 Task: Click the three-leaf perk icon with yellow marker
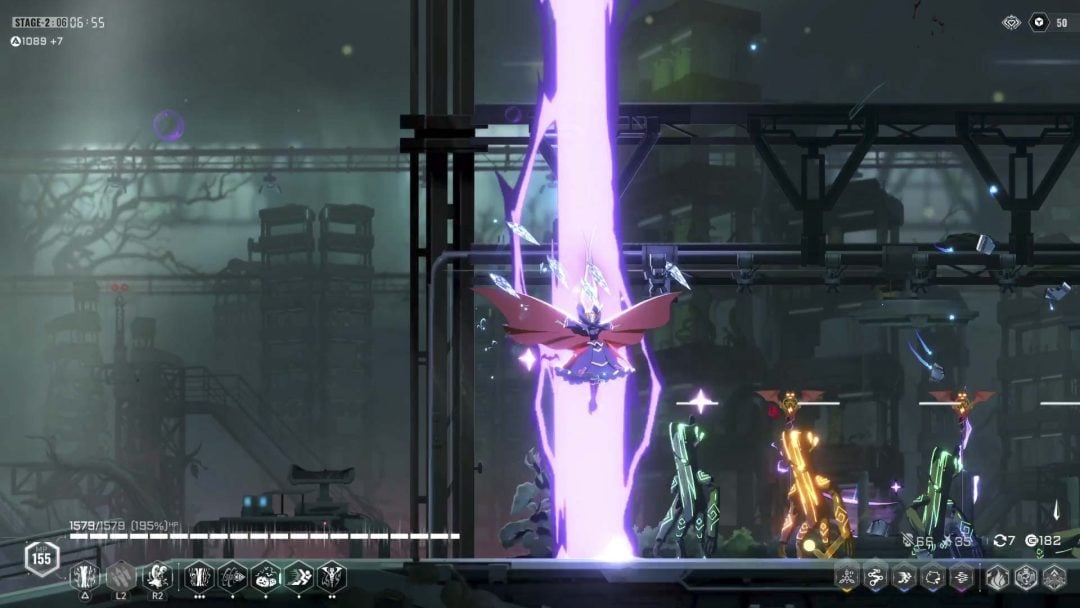[847, 576]
